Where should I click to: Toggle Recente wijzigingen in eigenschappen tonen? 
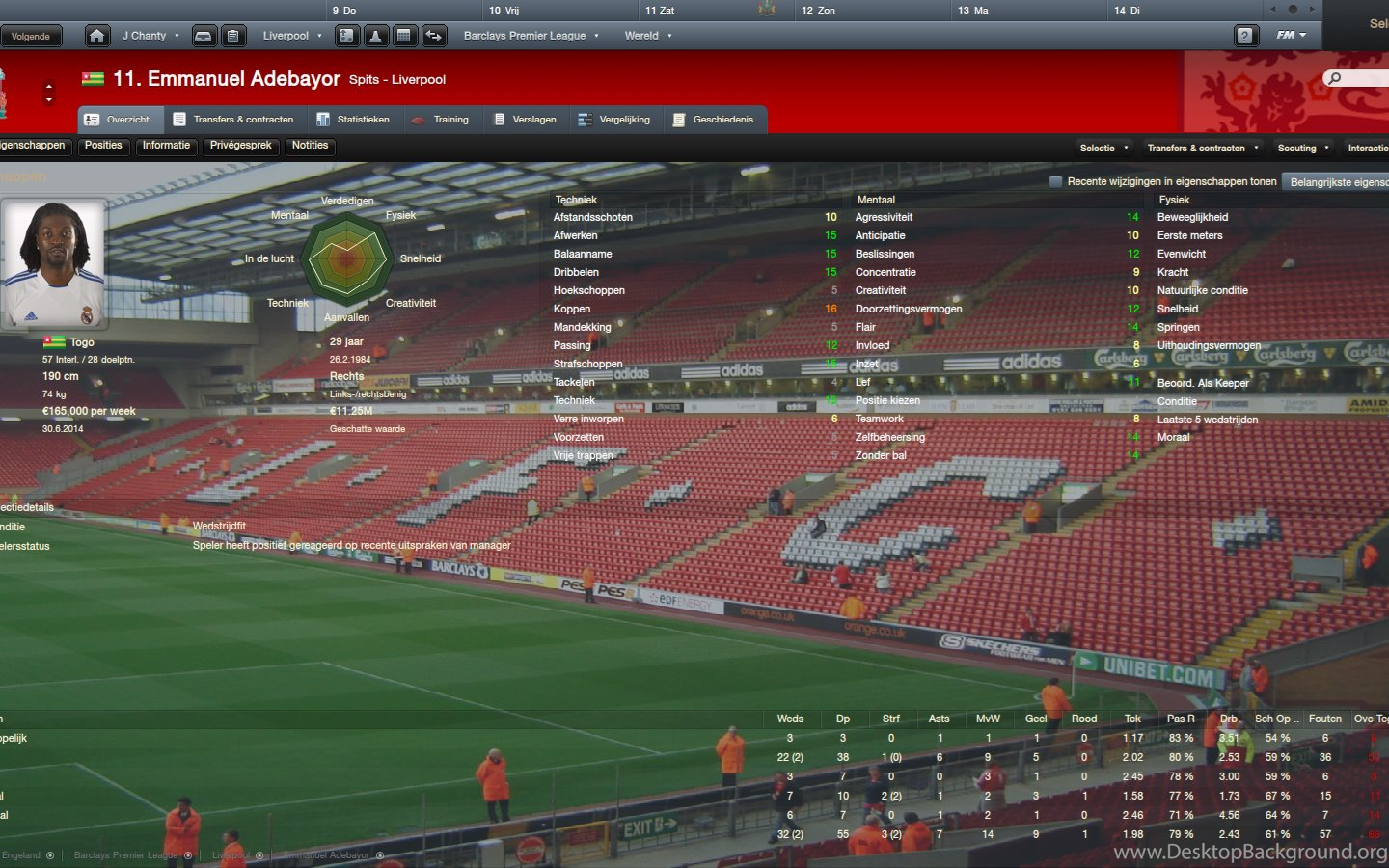(1056, 181)
